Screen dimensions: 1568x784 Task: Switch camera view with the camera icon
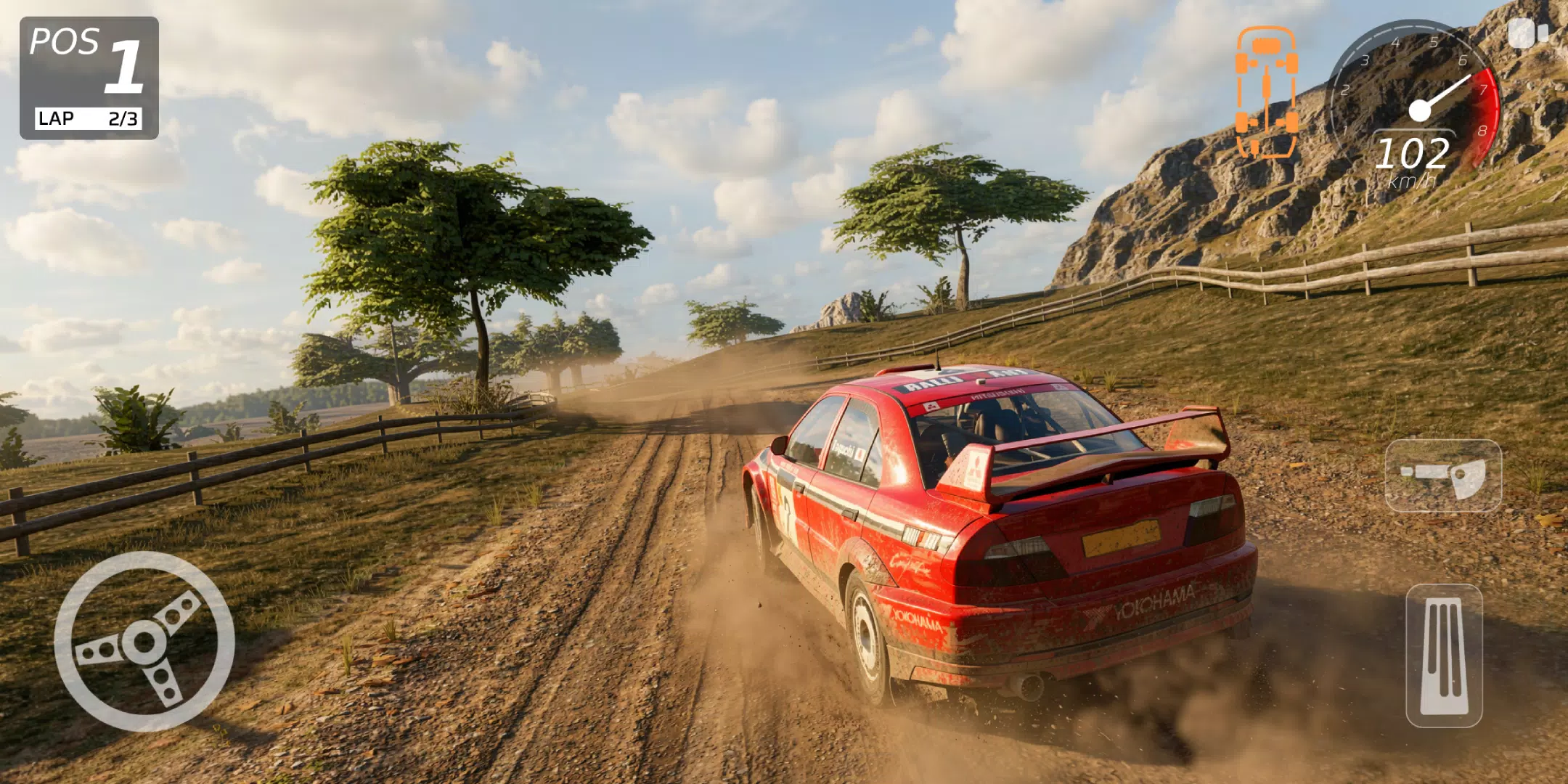click(x=1528, y=33)
